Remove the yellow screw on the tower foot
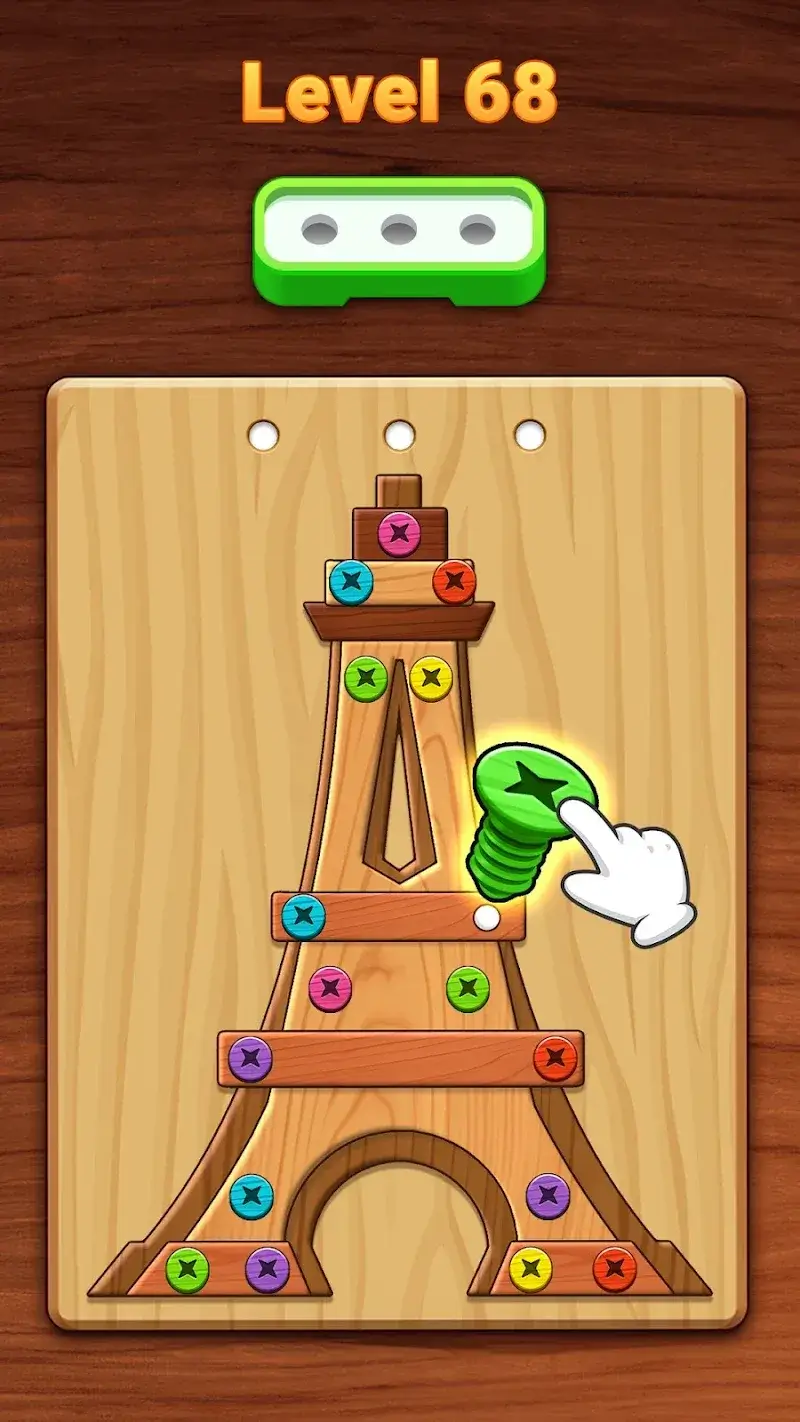 [531, 1270]
